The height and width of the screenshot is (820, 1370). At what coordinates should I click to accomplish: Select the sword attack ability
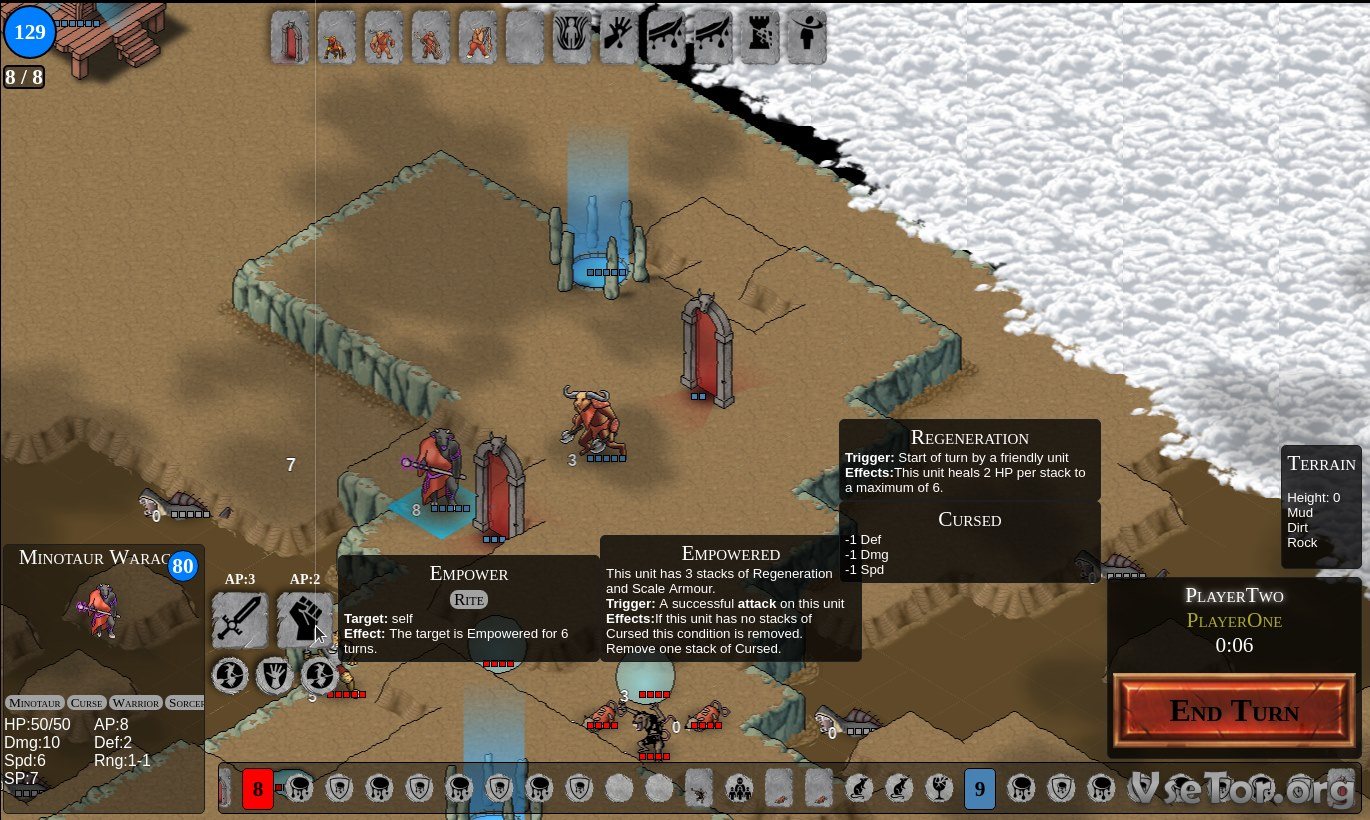pos(240,620)
